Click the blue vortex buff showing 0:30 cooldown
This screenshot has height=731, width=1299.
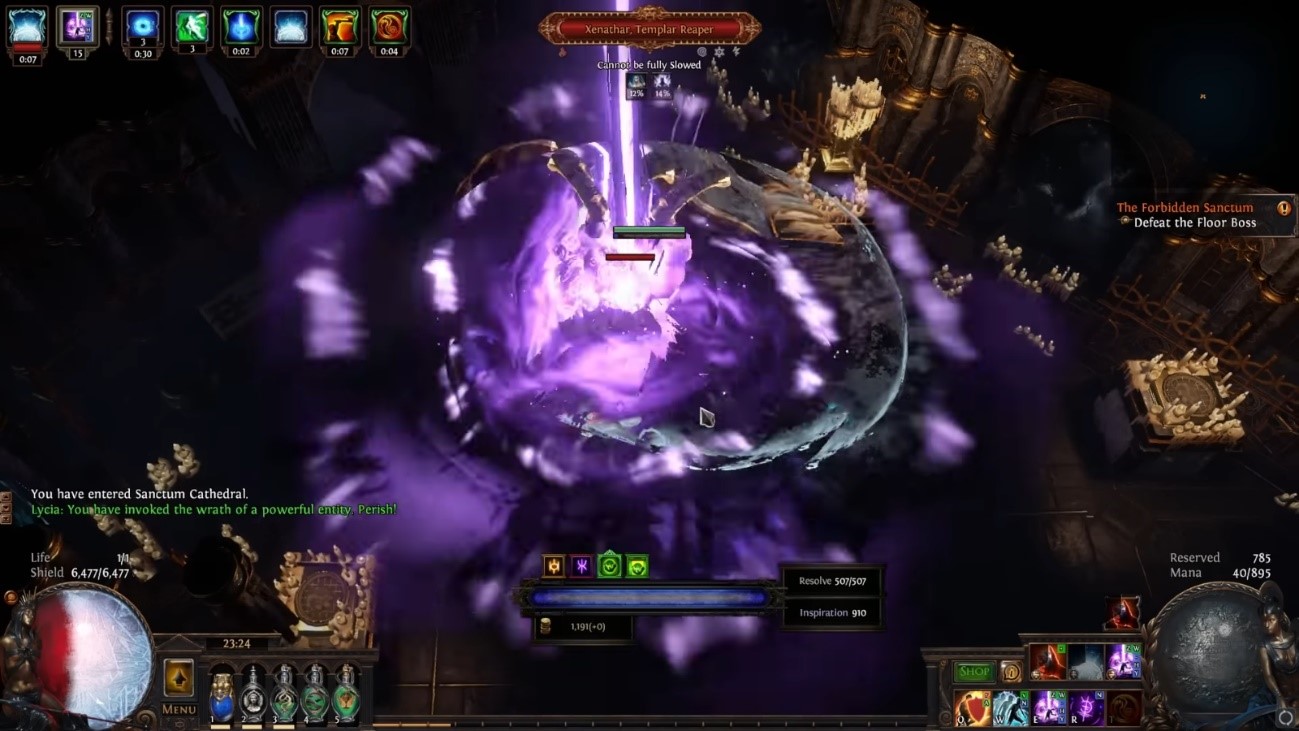pyautogui.click(x=142, y=25)
